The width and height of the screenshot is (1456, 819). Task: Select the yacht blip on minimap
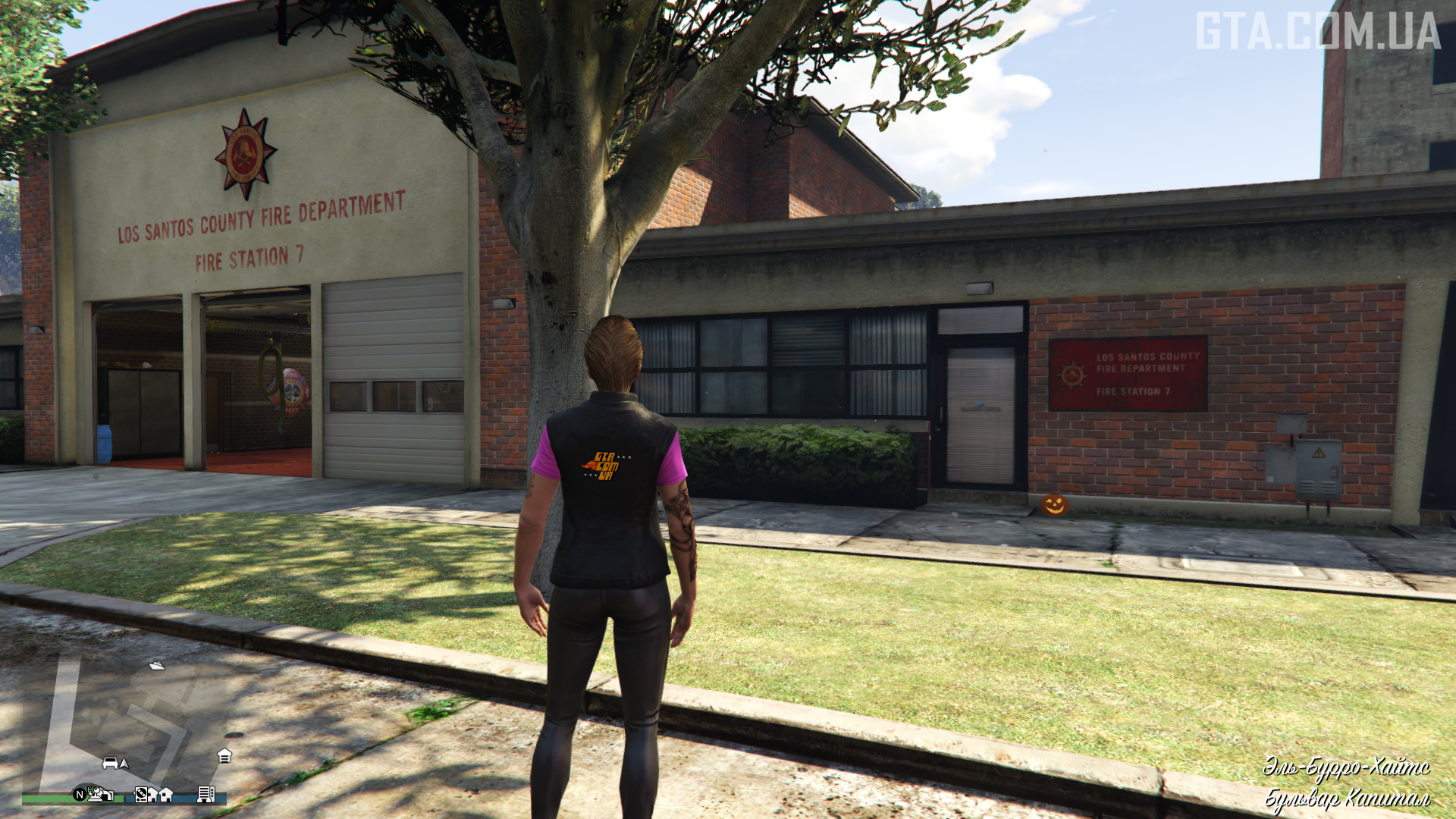(x=157, y=665)
